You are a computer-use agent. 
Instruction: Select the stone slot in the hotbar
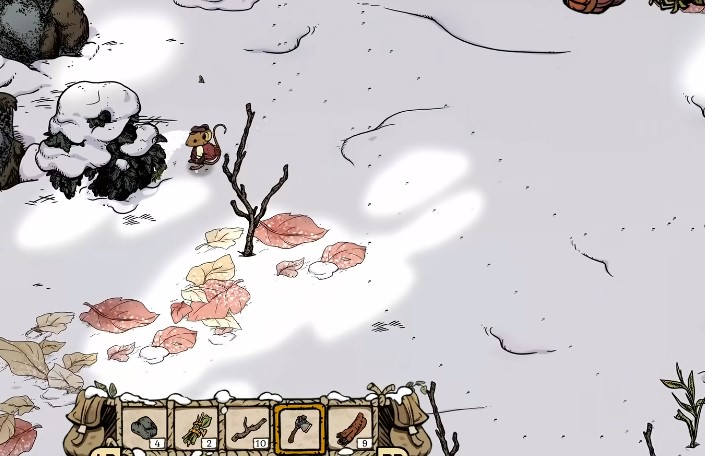(x=145, y=427)
